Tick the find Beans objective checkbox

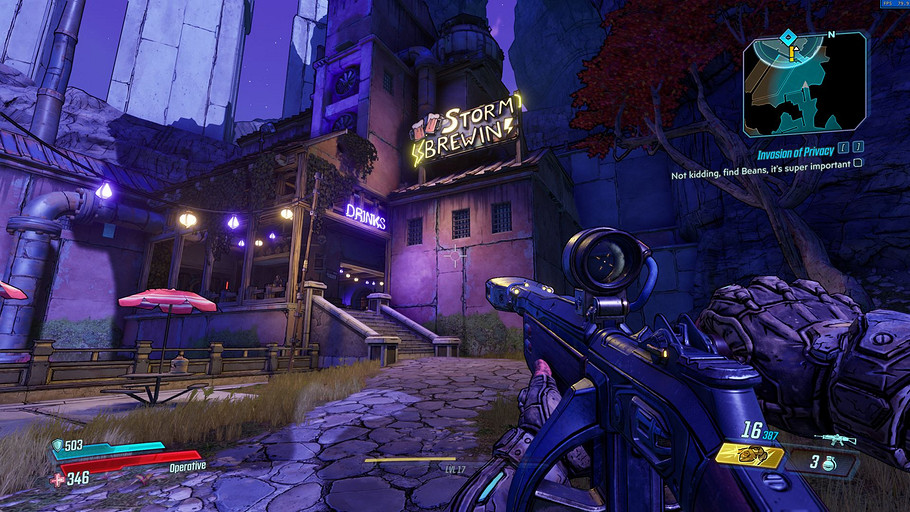pyautogui.click(x=857, y=162)
